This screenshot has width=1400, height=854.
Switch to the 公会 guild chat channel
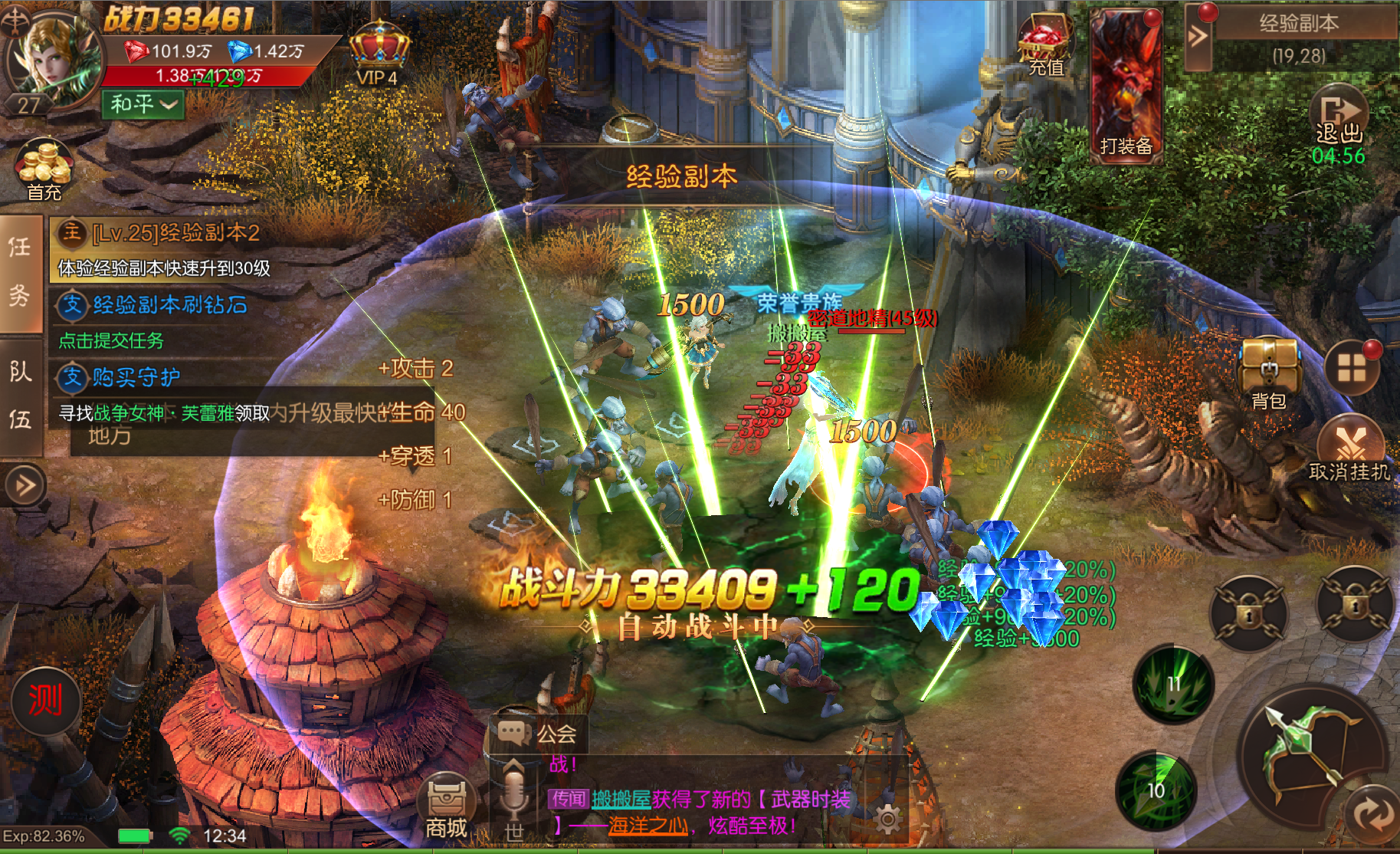[539, 734]
